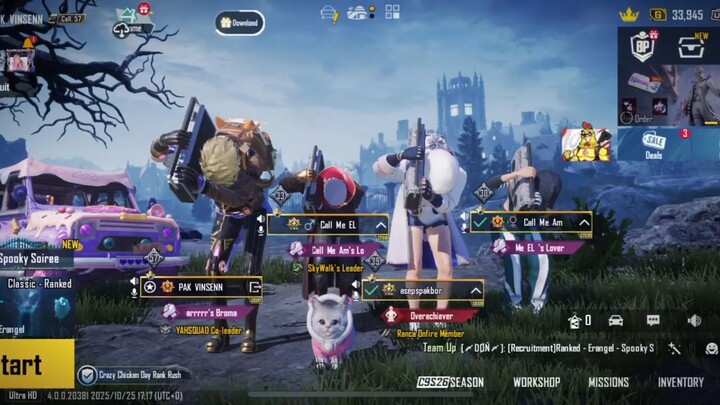Open the Team Up recruitment chat line
The height and width of the screenshot is (405, 720).
(x=538, y=348)
